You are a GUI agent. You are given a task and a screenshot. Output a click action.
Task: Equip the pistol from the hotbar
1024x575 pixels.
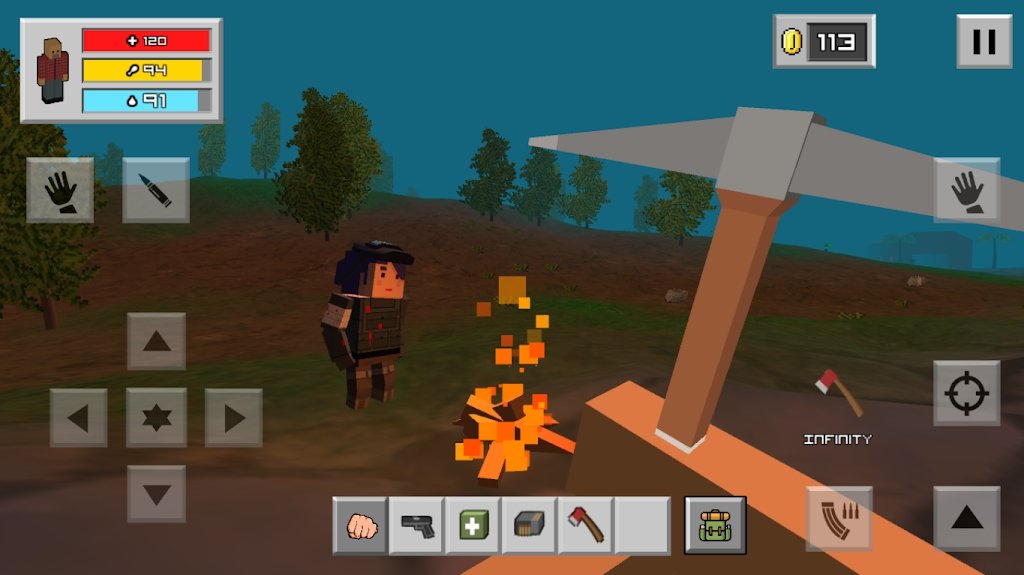(x=417, y=526)
